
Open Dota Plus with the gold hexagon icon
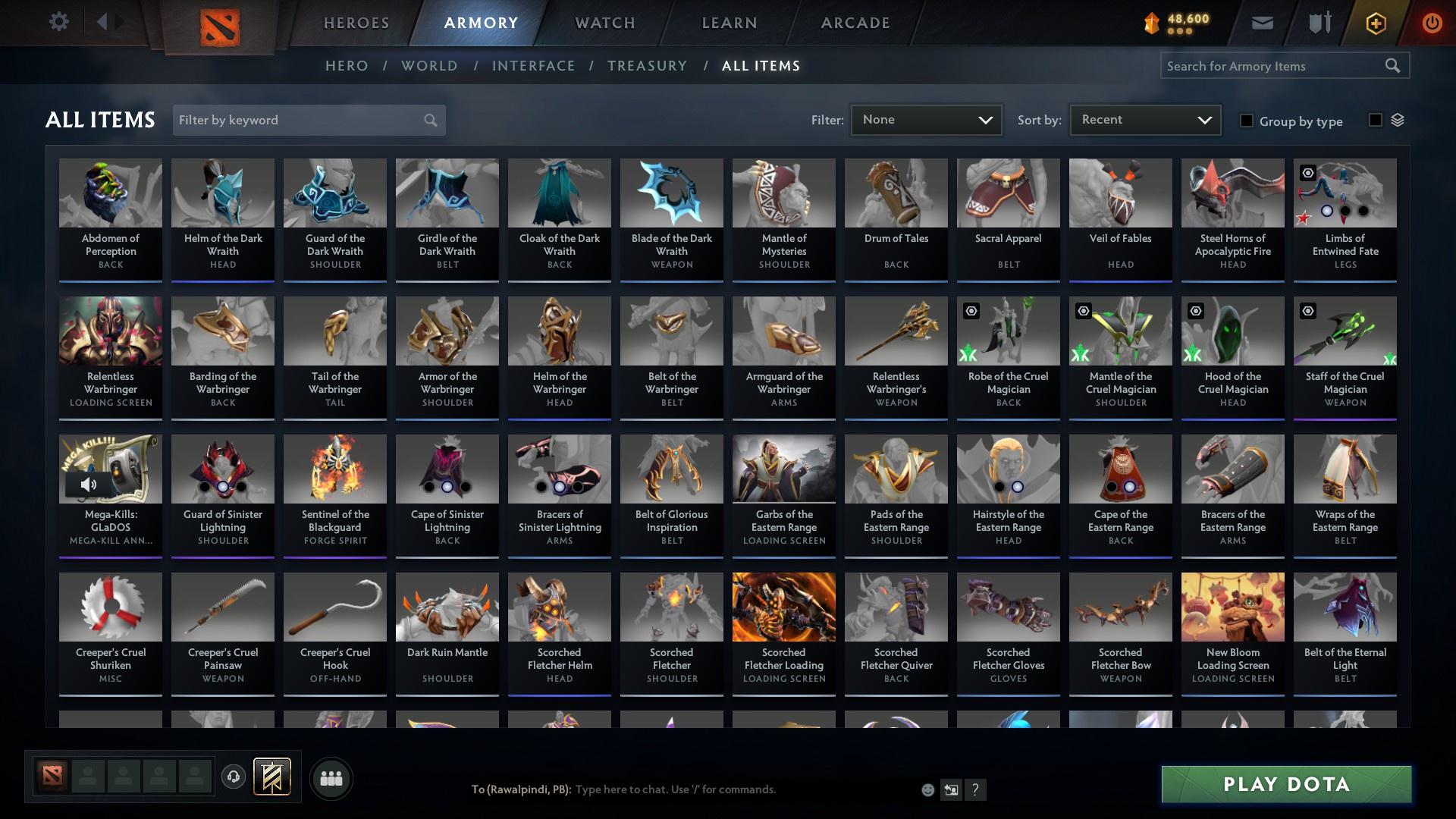tap(1375, 22)
